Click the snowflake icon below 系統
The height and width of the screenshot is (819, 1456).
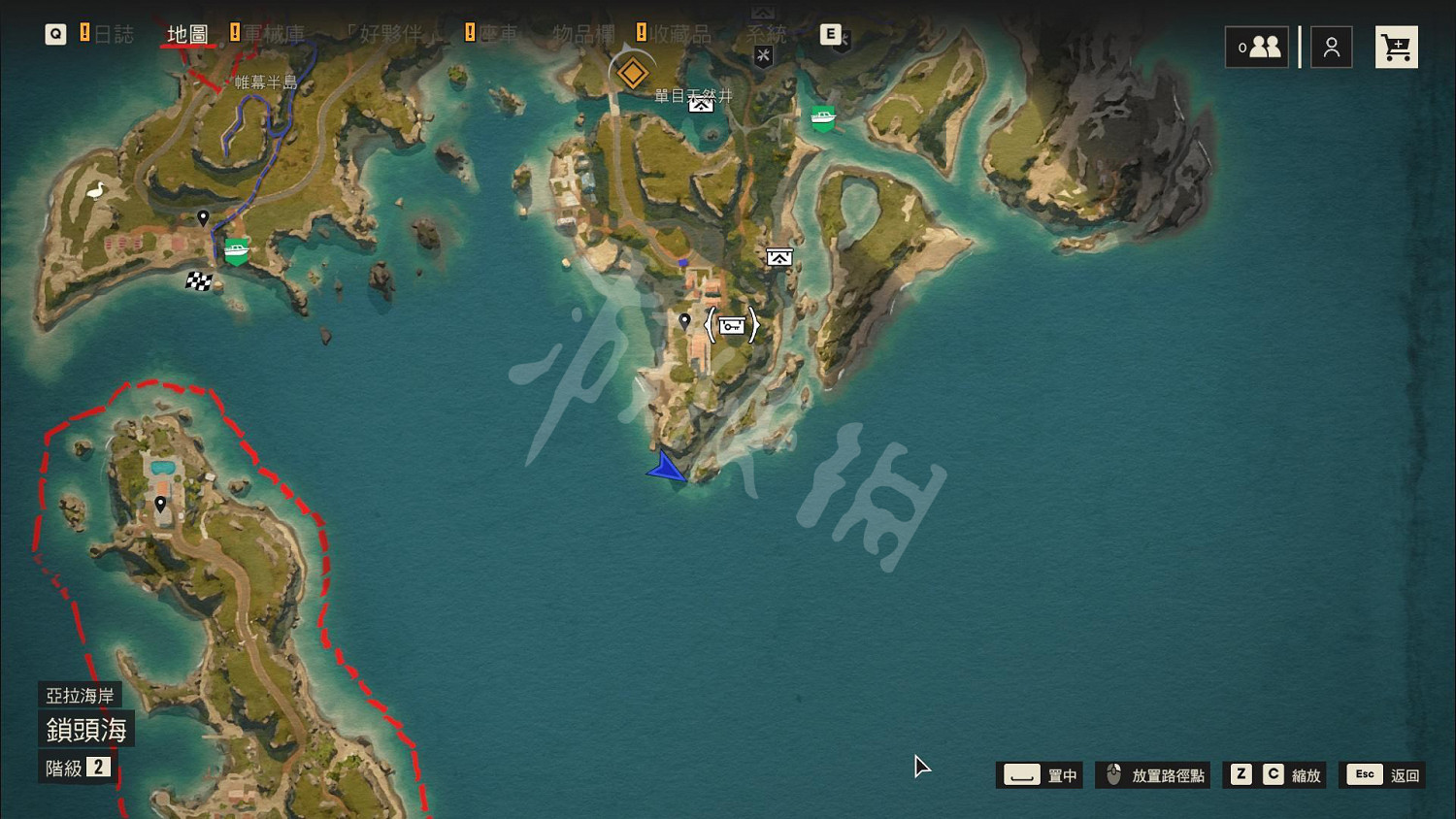pyautogui.click(x=763, y=56)
